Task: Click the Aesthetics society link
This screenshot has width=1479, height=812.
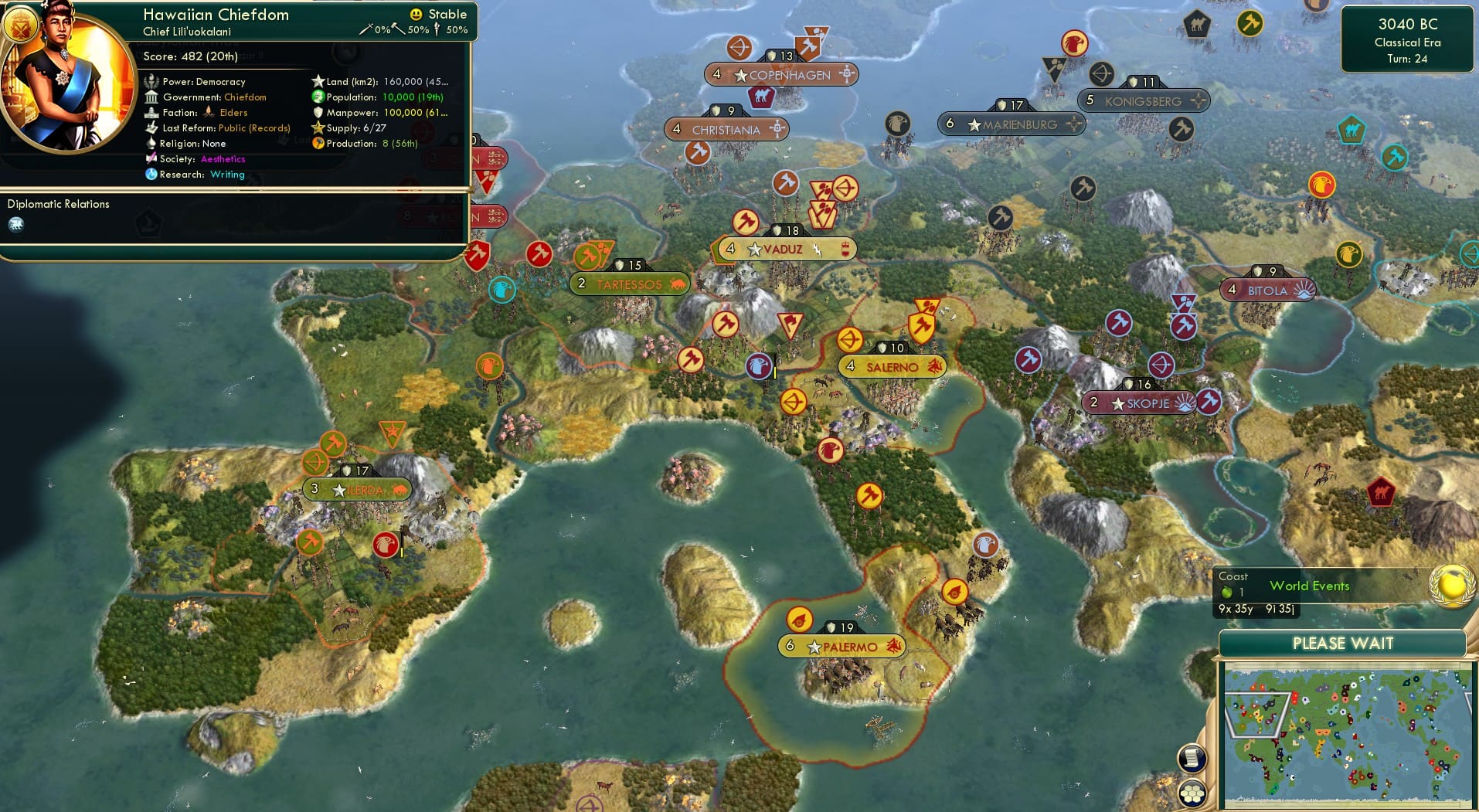Action: click(x=223, y=159)
